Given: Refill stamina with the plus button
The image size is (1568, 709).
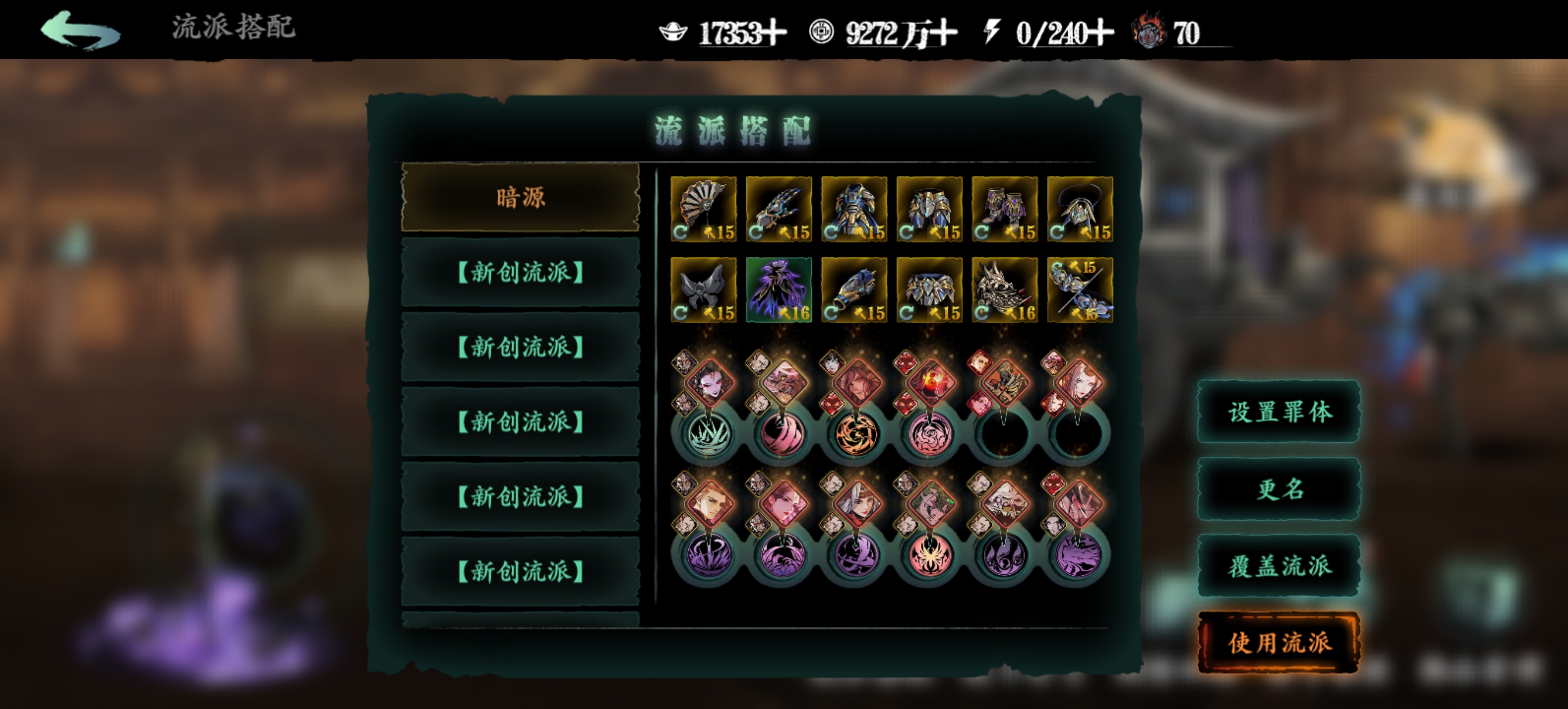Looking at the screenshot, I should click(1102, 33).
